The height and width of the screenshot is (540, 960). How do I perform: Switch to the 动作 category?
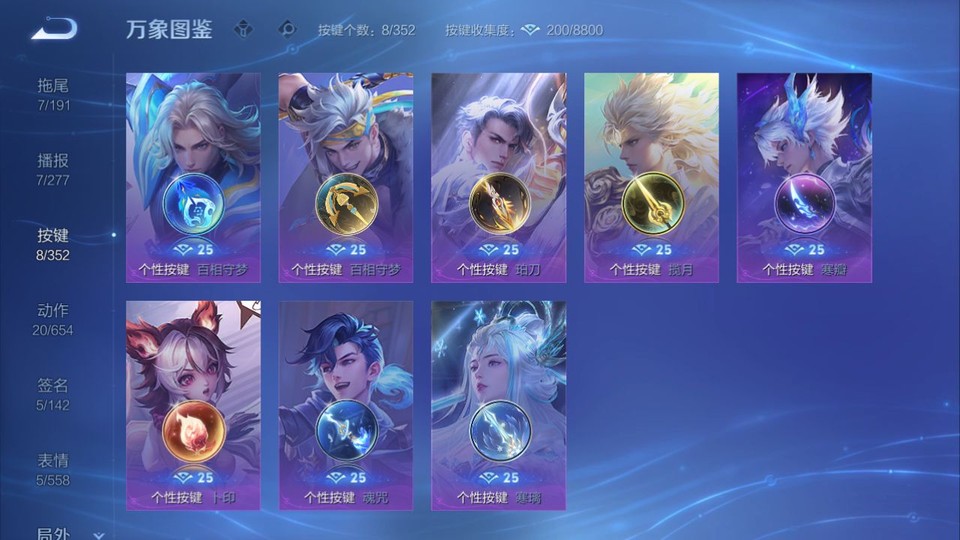pyautogui.click(x=53, y=319)
